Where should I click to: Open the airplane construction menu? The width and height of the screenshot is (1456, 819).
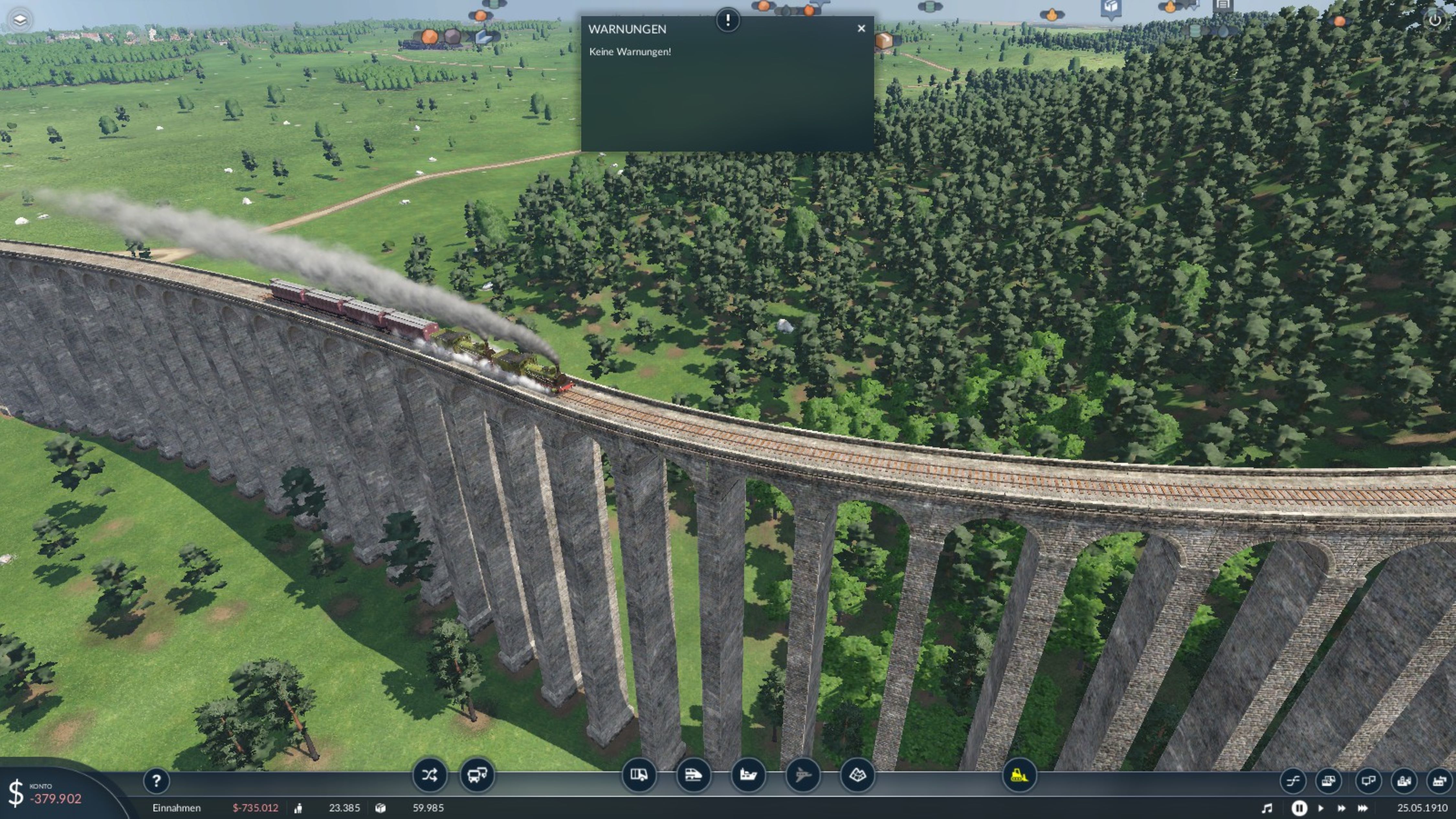803,775
